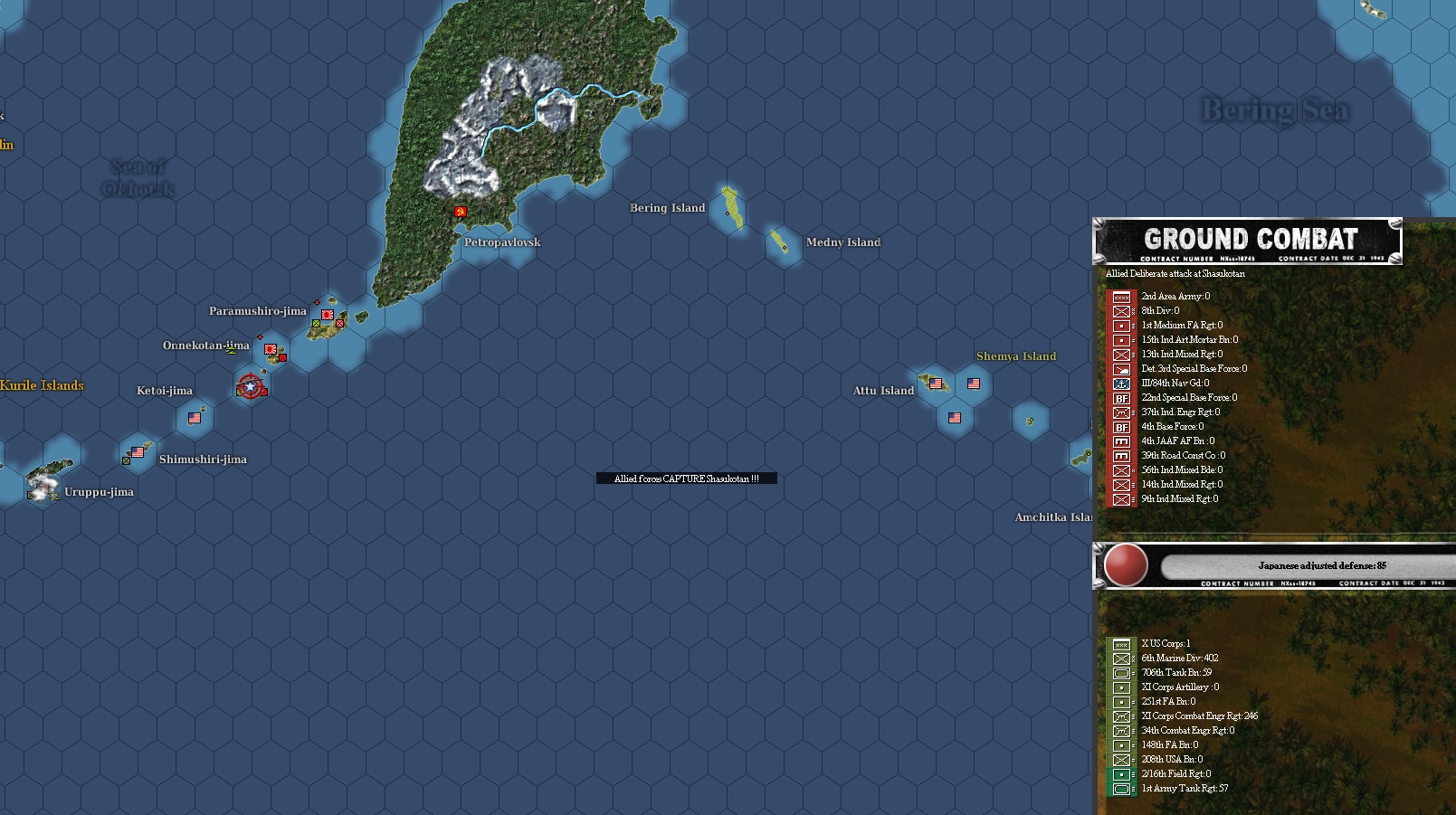Select the Soviet base at Petropavlovsk

tap(461, 212)
